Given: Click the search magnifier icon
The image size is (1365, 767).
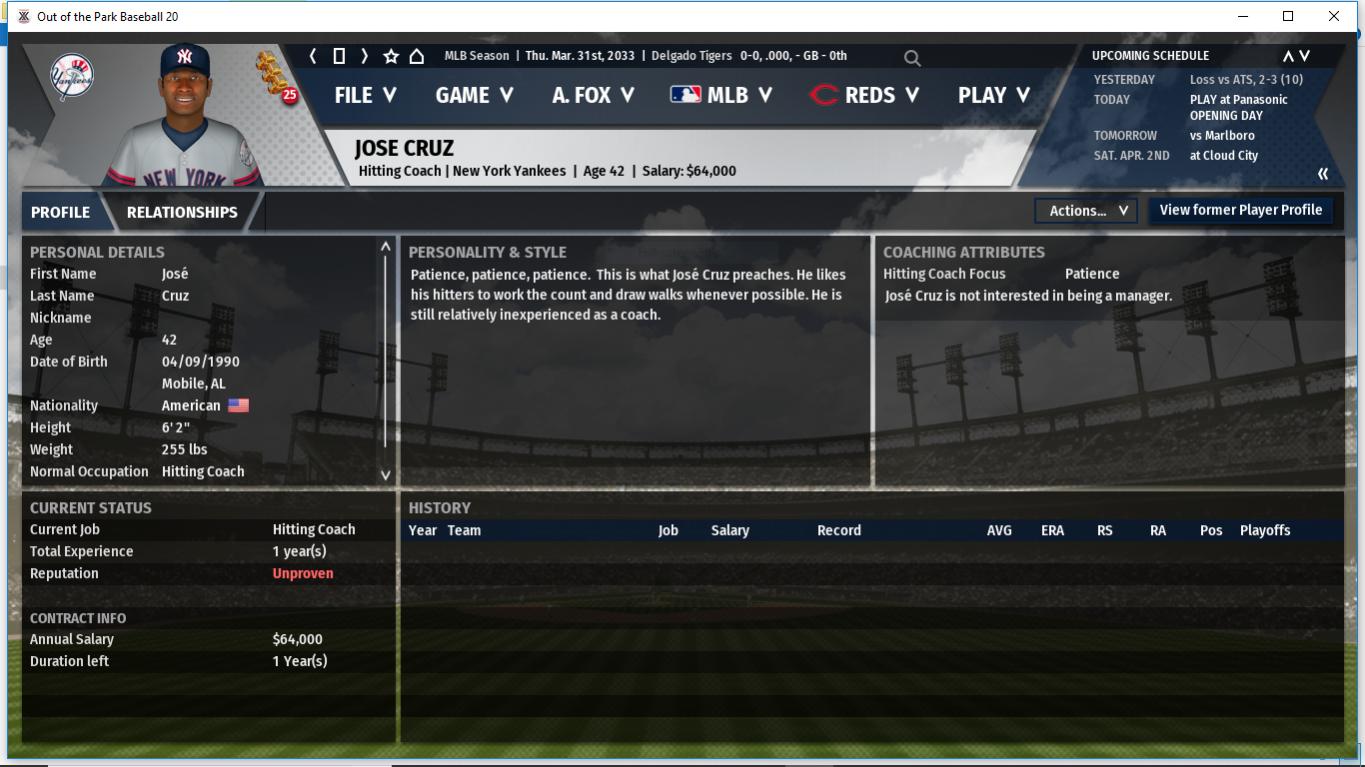Looking at the screenshot, I should pyautogui.click(x=912, y=58).
